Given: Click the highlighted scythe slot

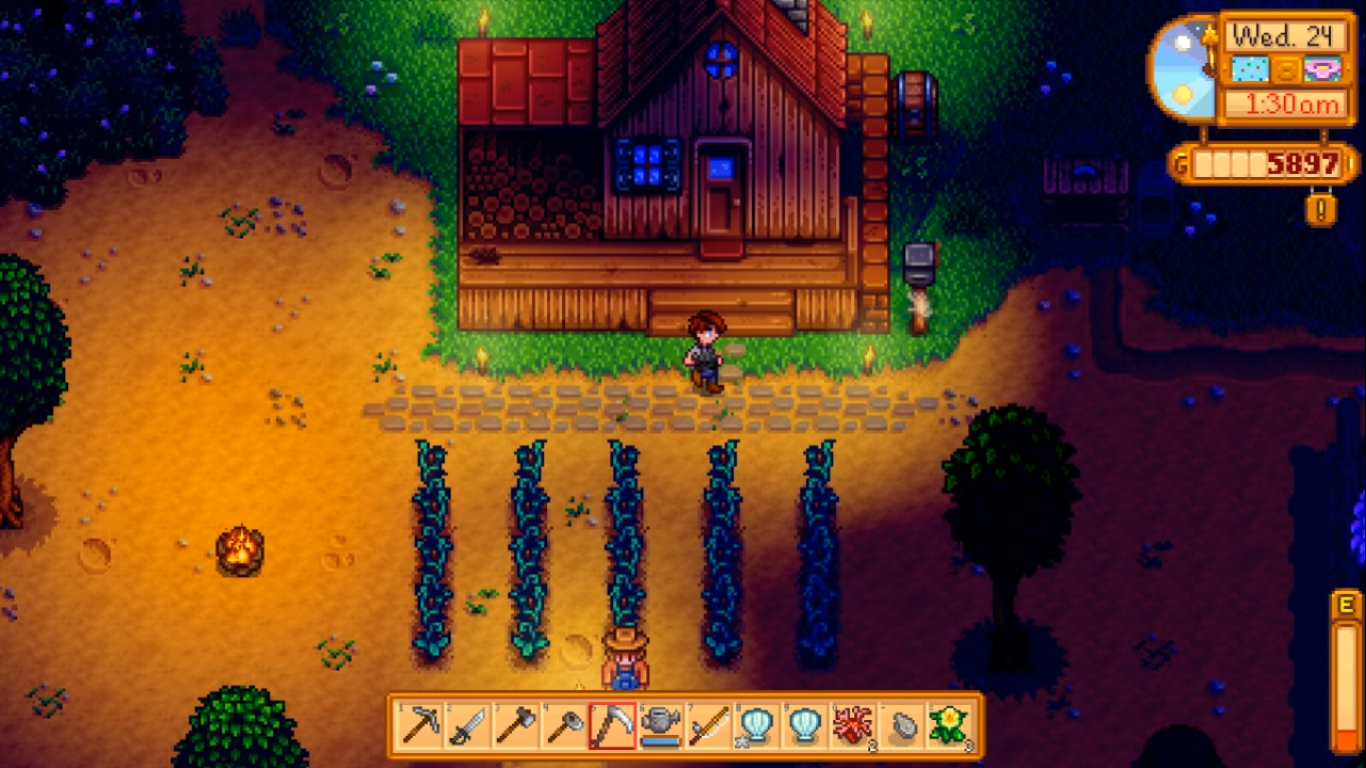Looking at the screenshot, I should pos(612,725).
